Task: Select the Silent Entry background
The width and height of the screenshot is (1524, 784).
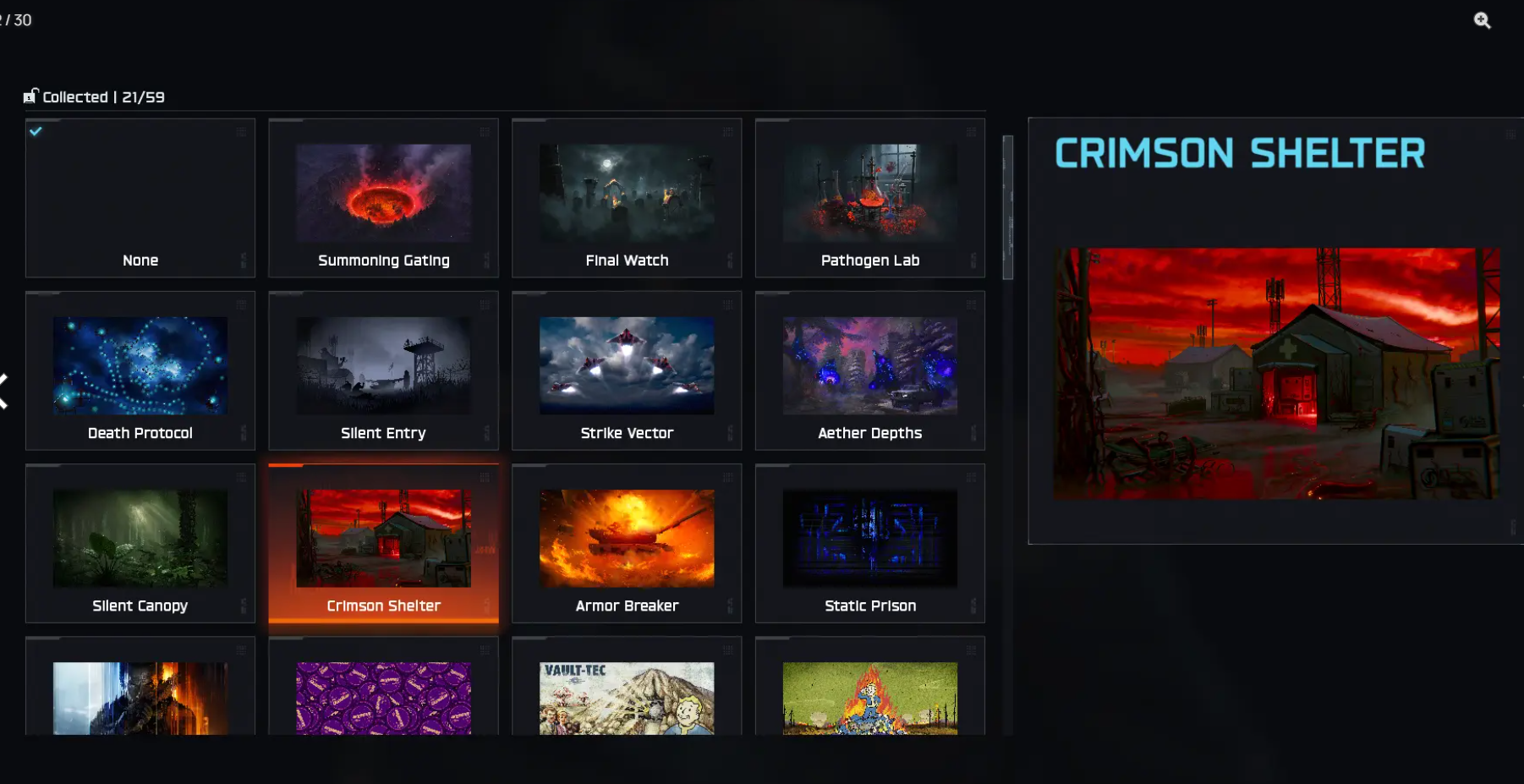Action: [x=383, y=371]
